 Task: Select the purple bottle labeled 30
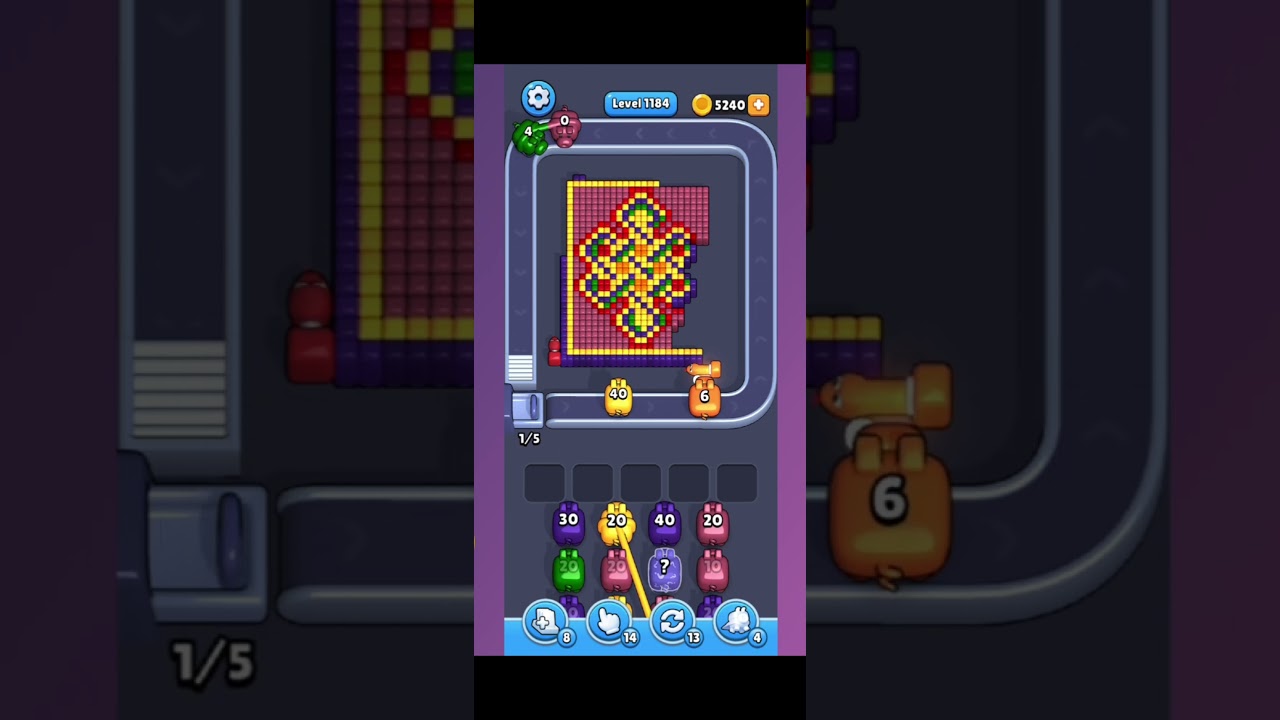click(x=568, y=521)
